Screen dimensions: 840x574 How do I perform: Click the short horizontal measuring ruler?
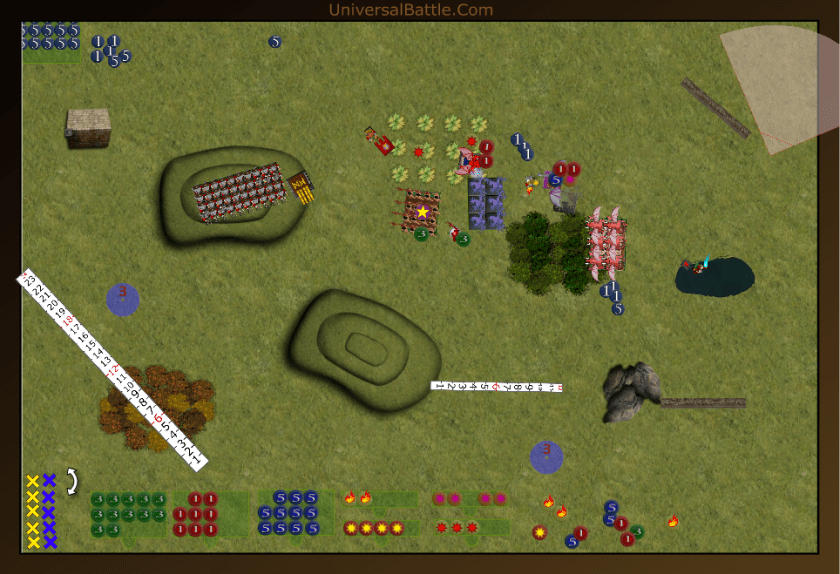(x=497, y=386)
